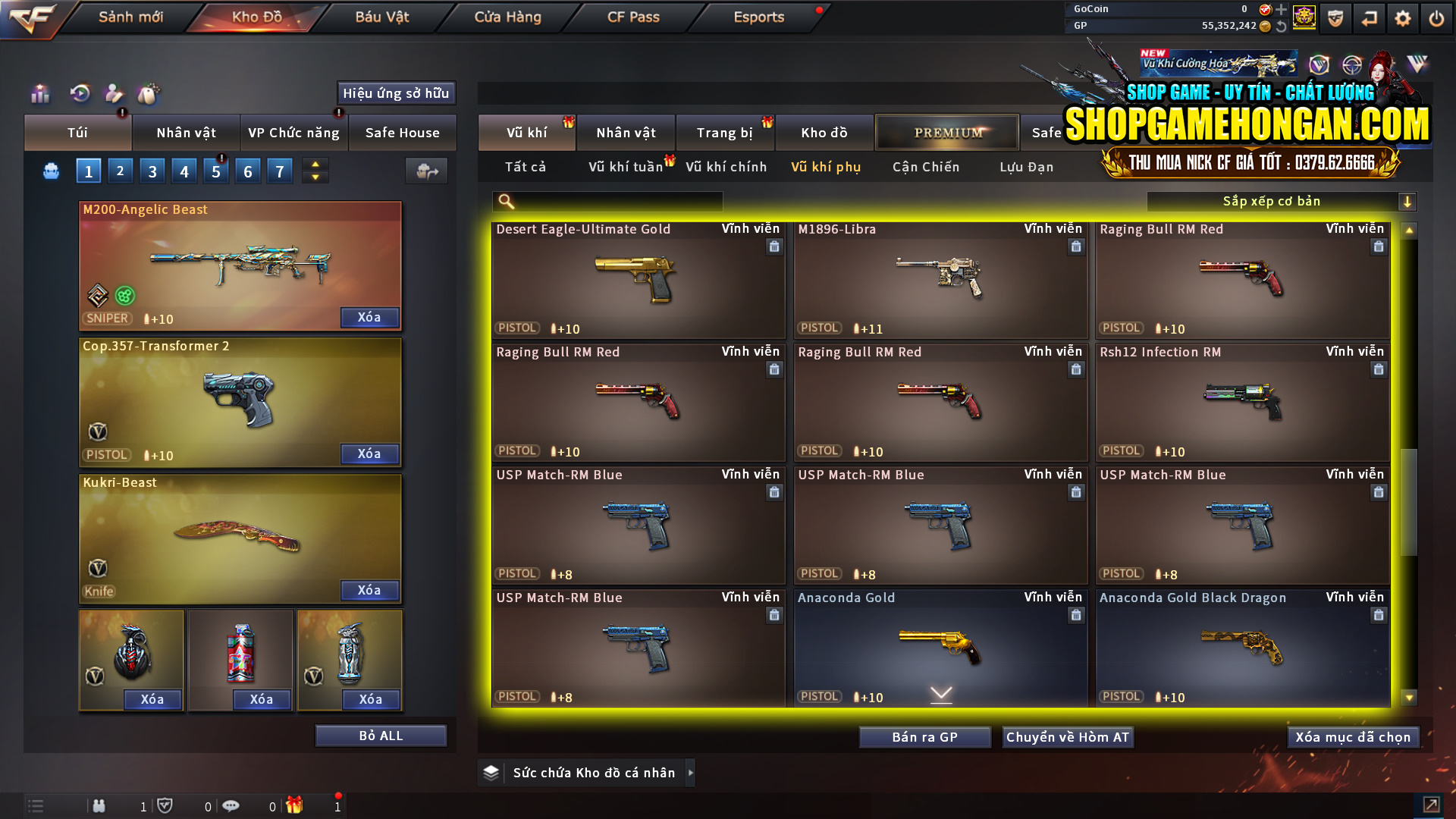Open the blue backpack icon beside bag numbers
1456x819 pixels.
(x=50, y=171)
